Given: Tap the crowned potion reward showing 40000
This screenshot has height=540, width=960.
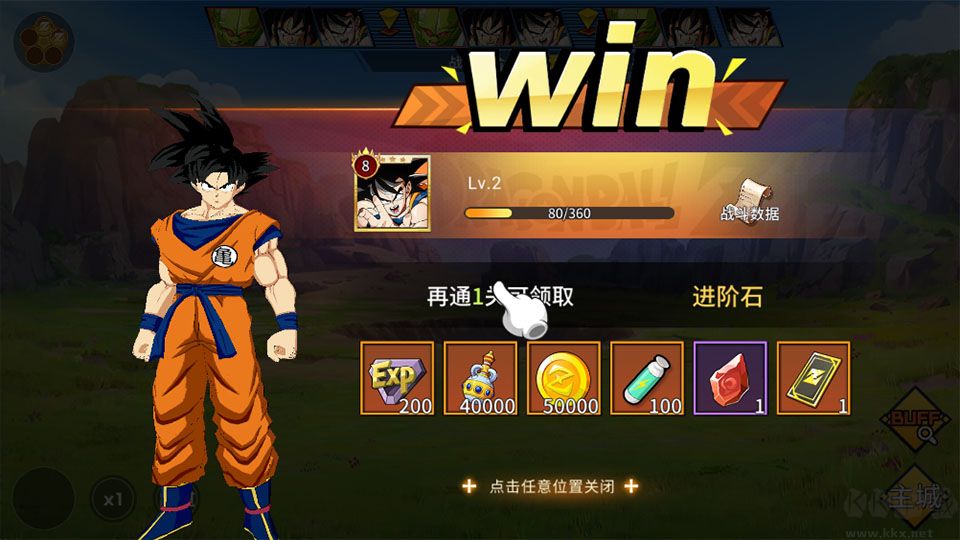Looking at the screenshot, I should click(x=480, y=378).
